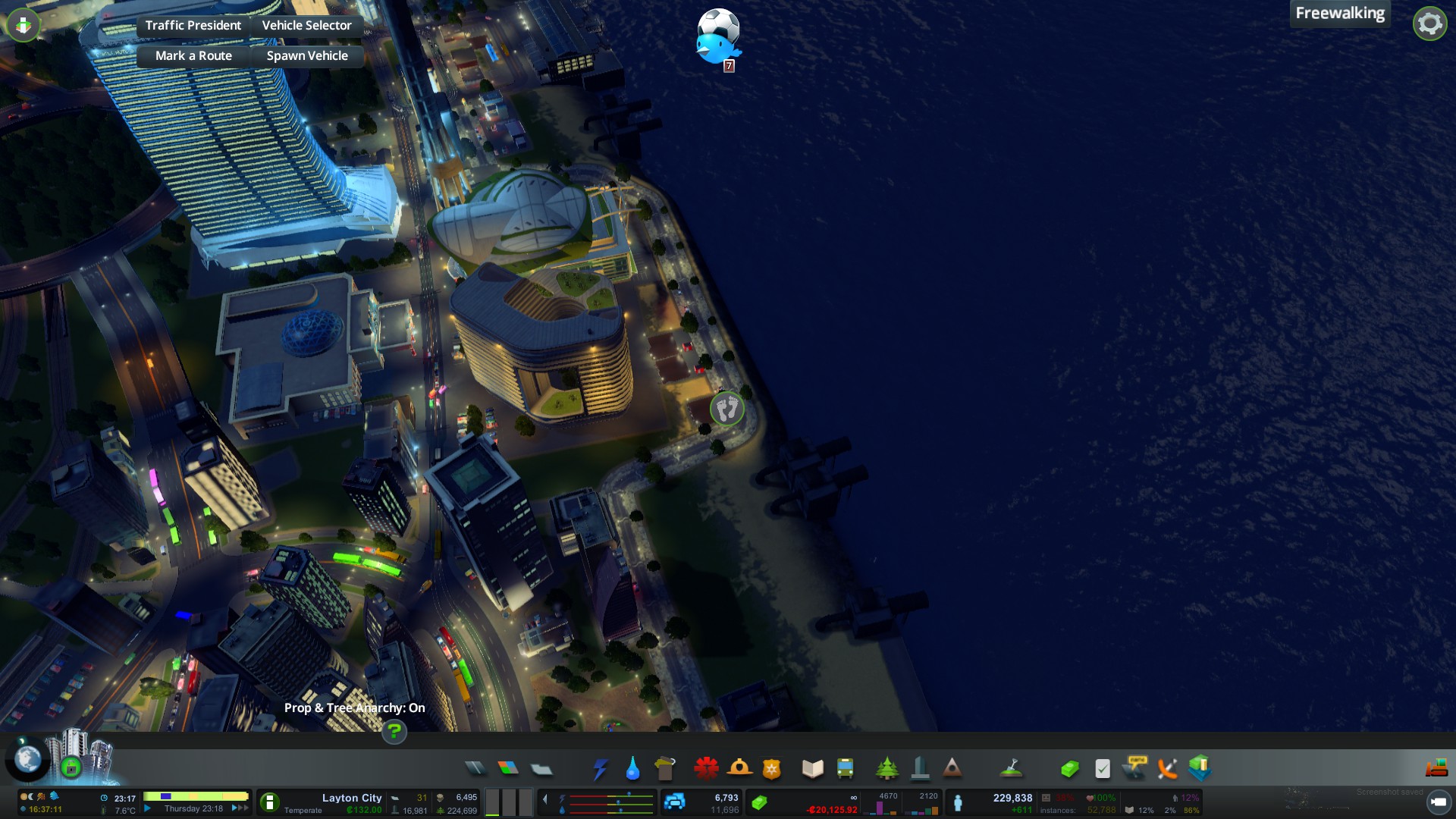Open the Roads build menu
Screen dimensions: 1456x819
[475, 769]
